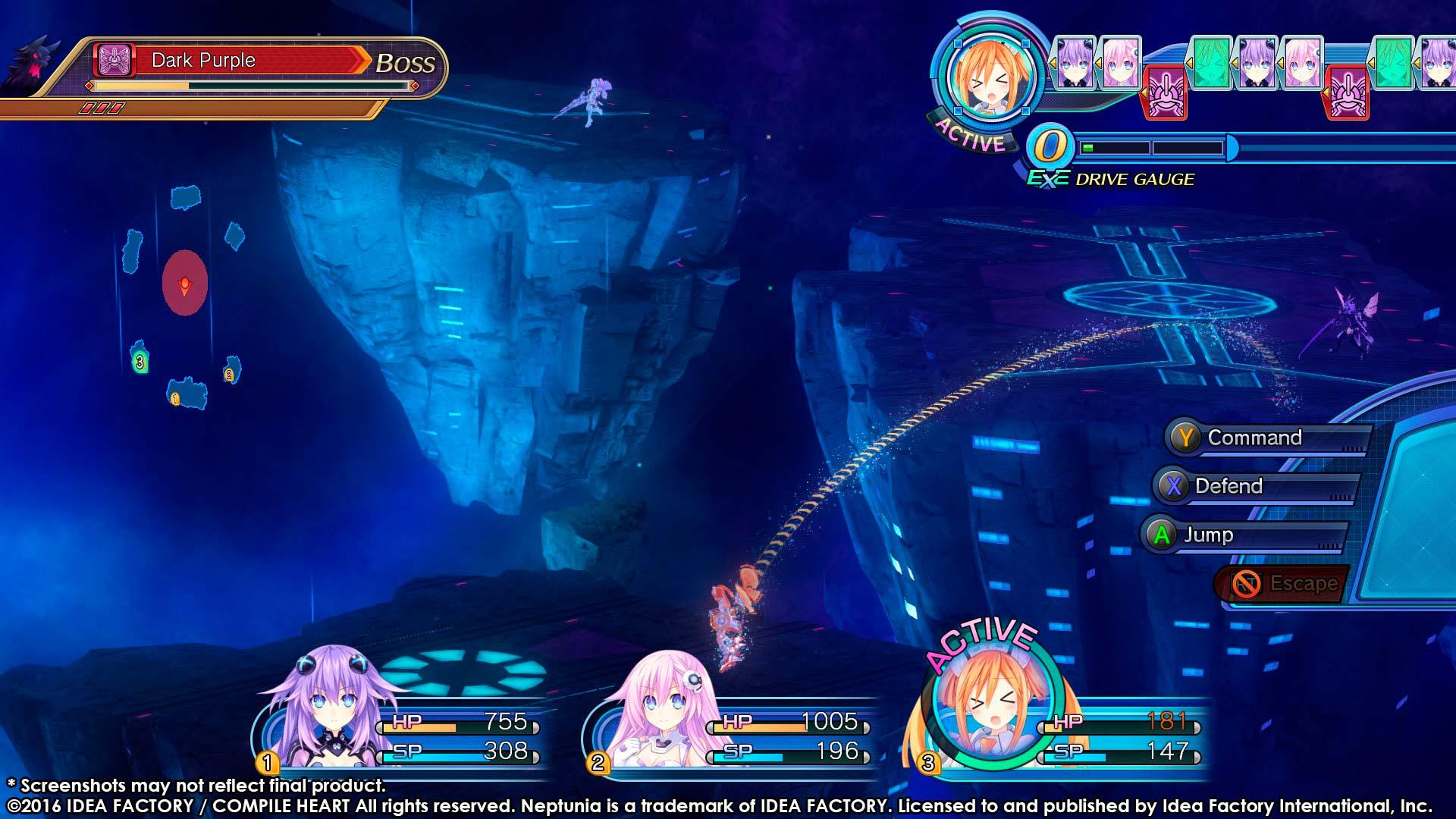
Task: Click the red boss marker on the minimap
Action: tap(184, 284)
